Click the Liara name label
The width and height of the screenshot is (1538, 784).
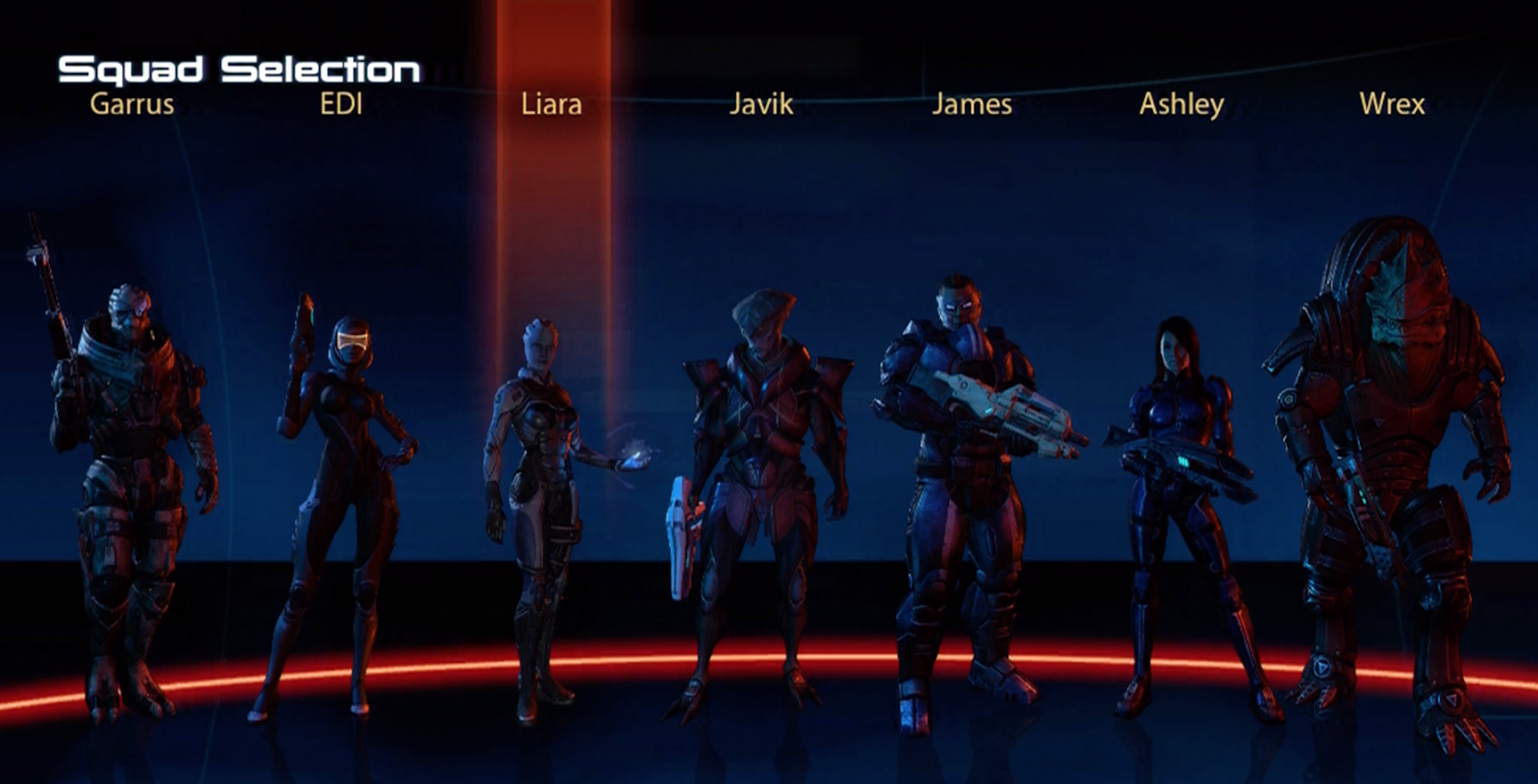[x=550, y=104]
